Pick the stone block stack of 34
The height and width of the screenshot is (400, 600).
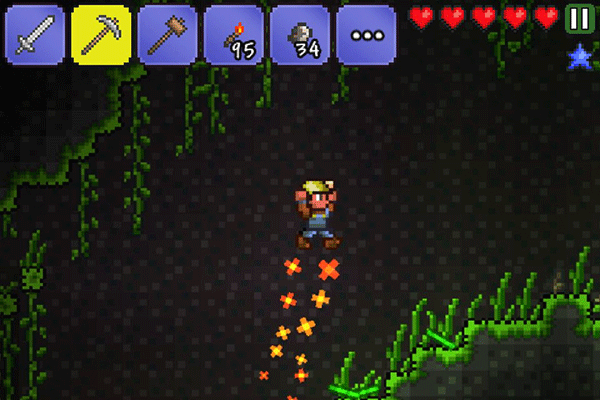[x=299, y=34]
